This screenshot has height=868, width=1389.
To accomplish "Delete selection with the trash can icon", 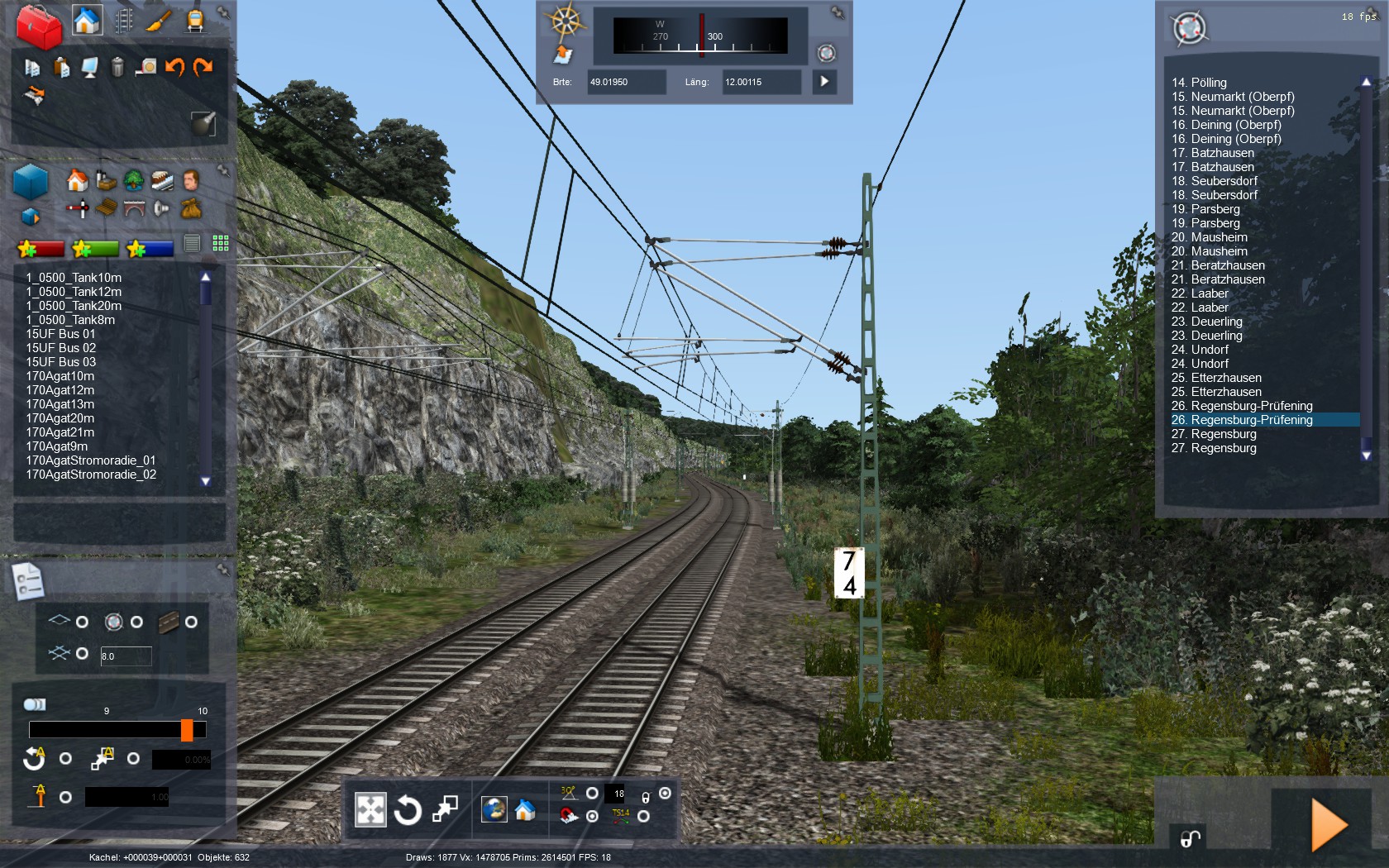I will 117,67.
